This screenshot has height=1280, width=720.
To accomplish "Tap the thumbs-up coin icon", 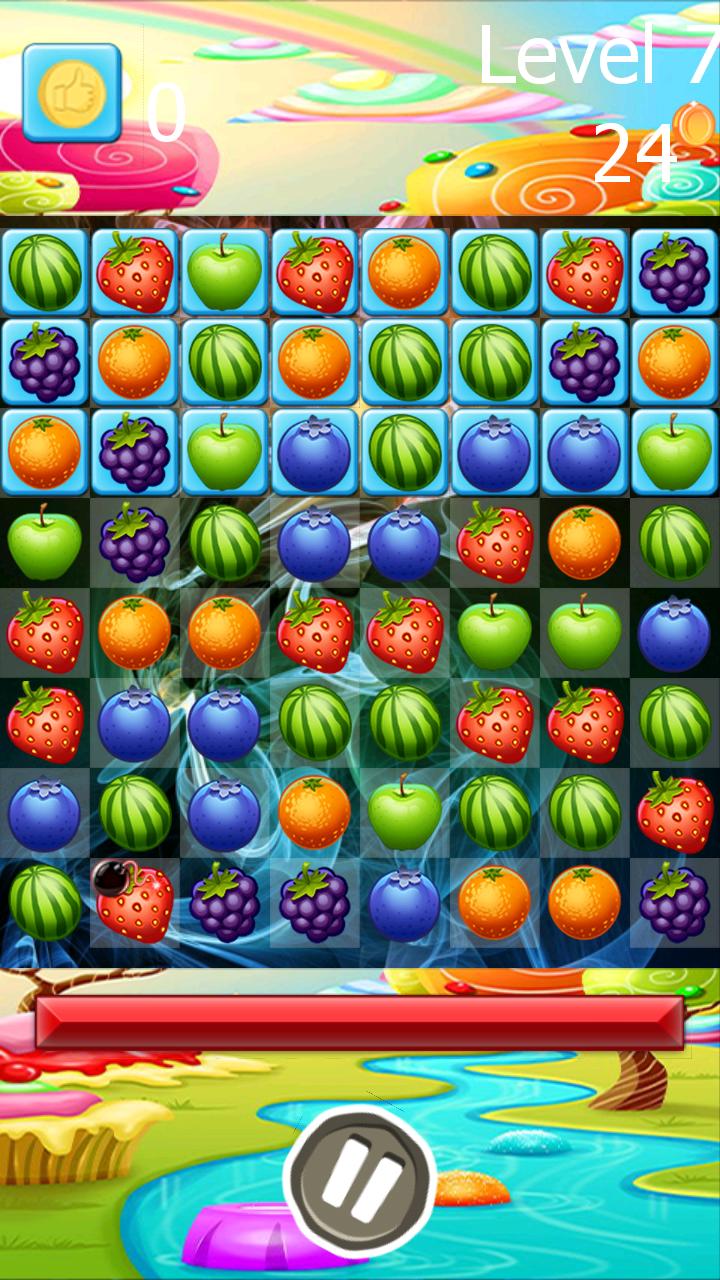I will click(x=72, y=93).
